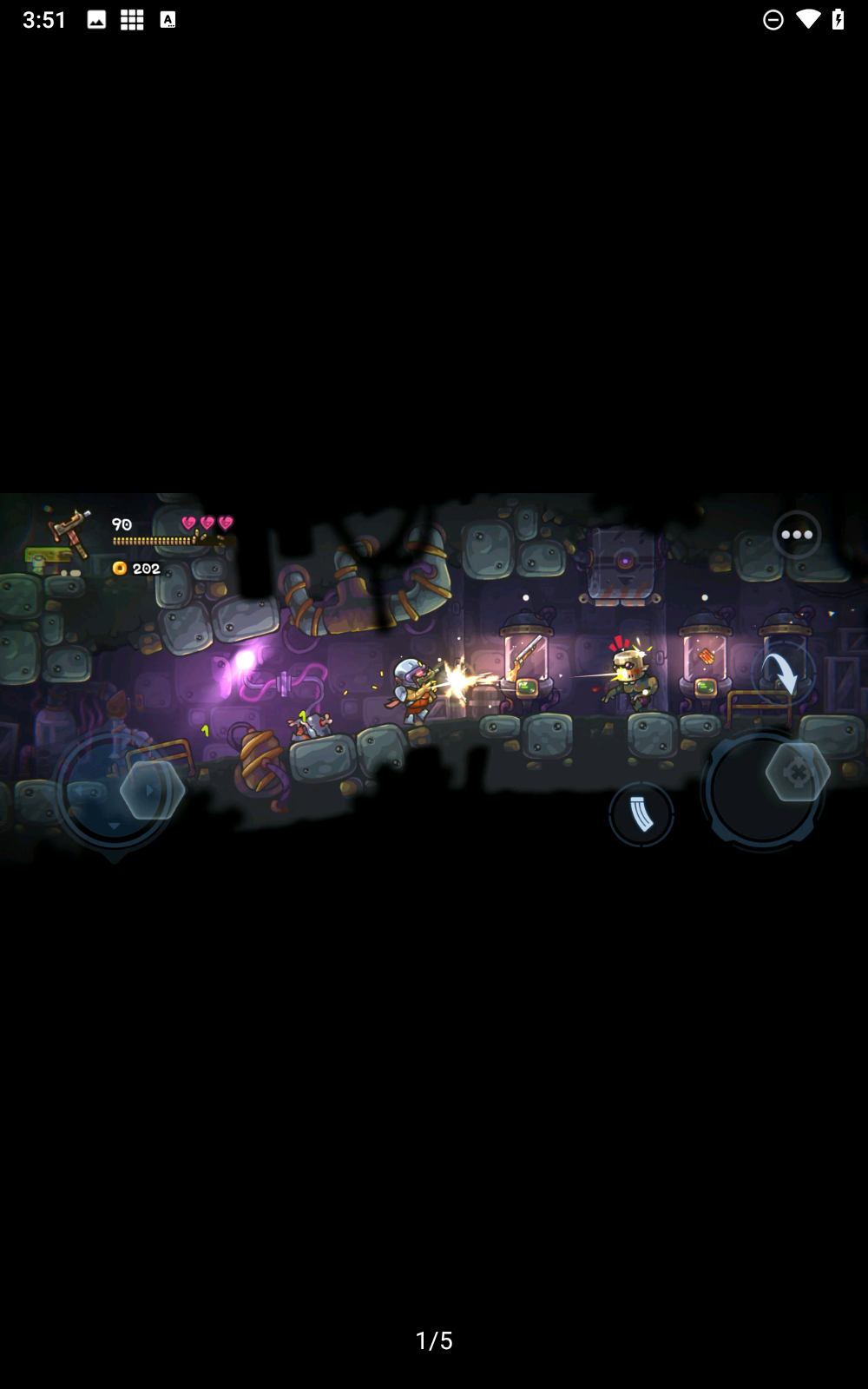Tap the curved-arrow jump button

click(x=781, y=673)
